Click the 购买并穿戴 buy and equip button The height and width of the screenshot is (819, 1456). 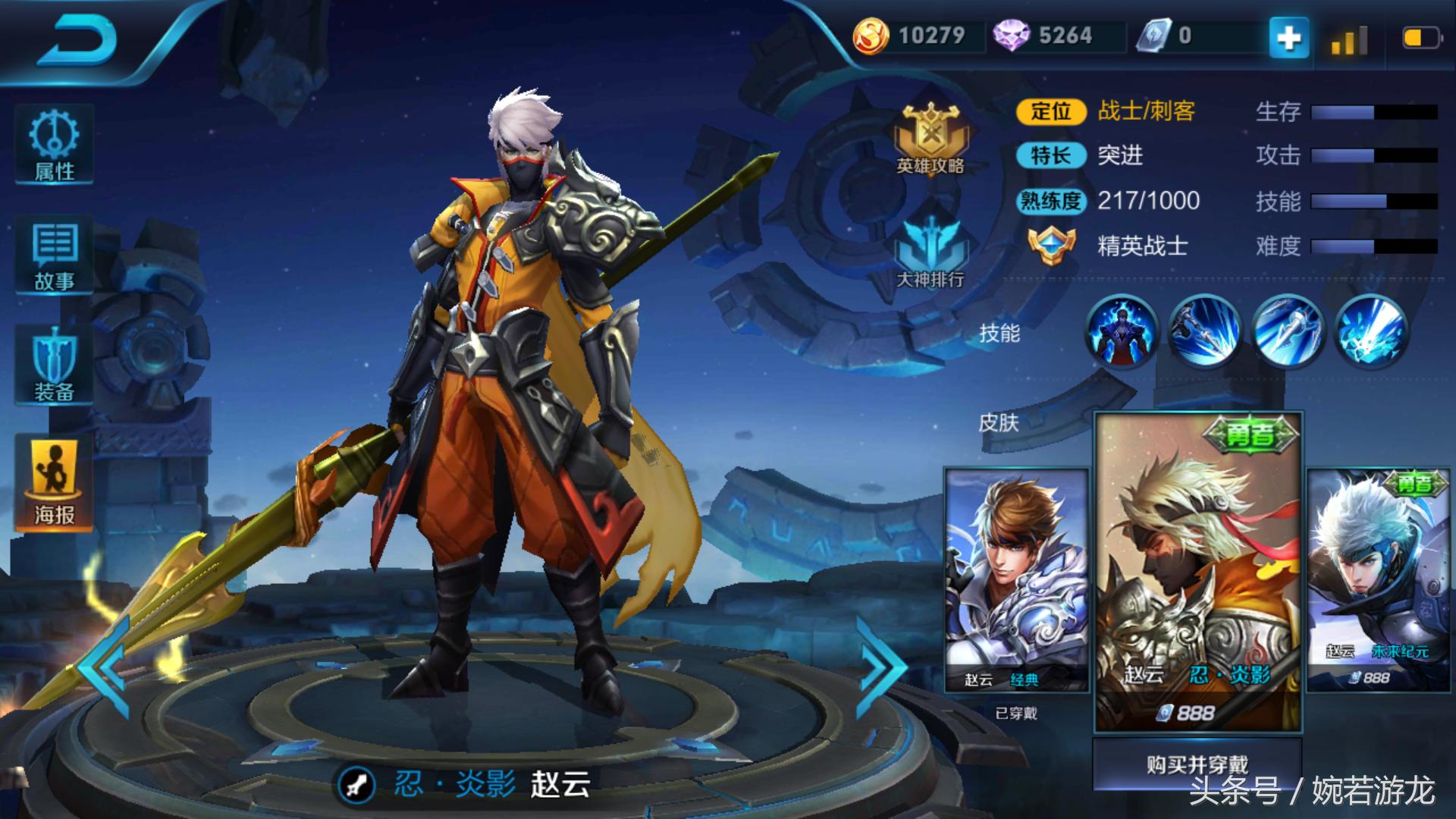click(1197, 764)
